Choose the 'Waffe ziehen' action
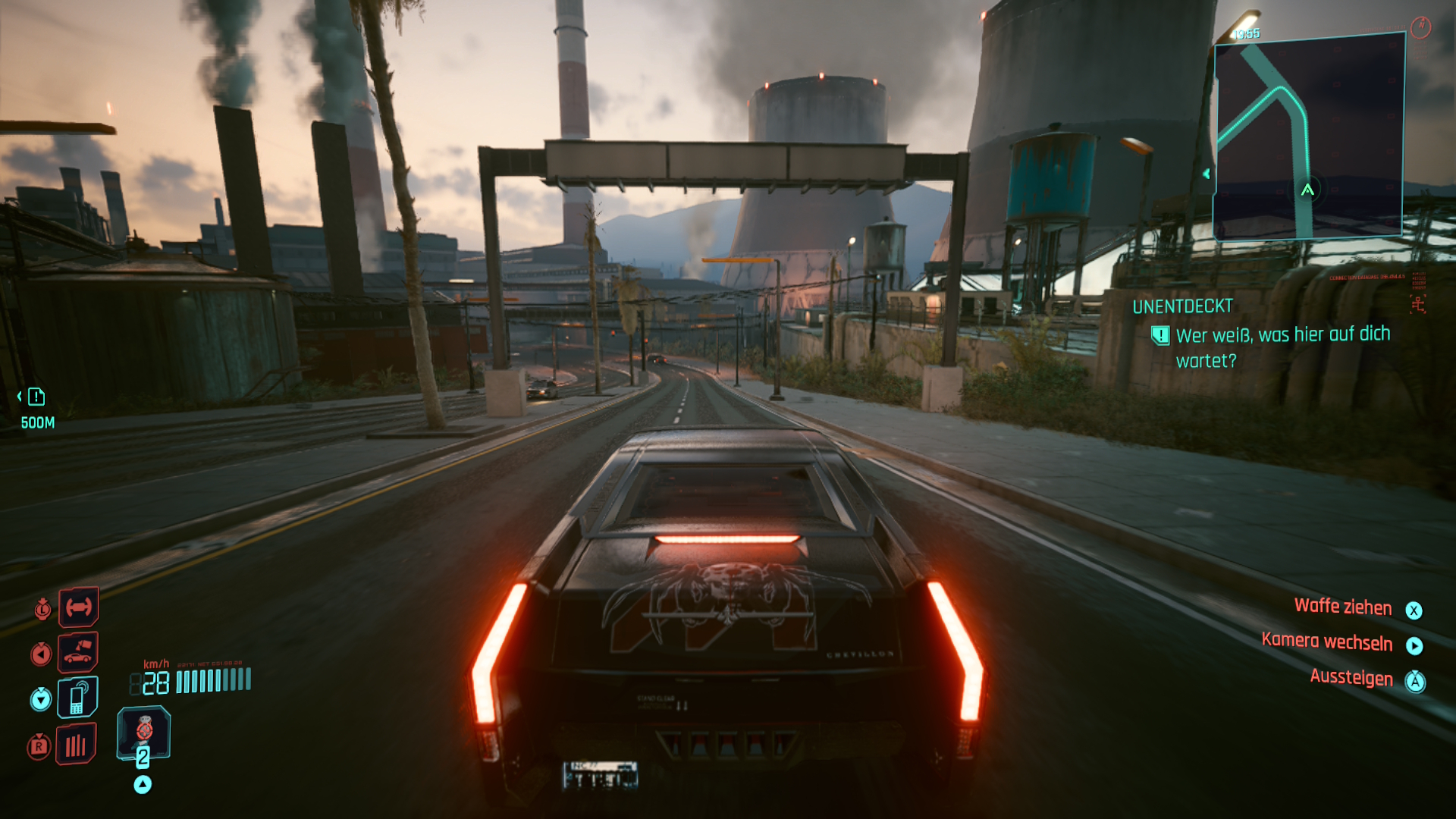This screenshot has height=819, width=1456. (x=1342, y=607)
